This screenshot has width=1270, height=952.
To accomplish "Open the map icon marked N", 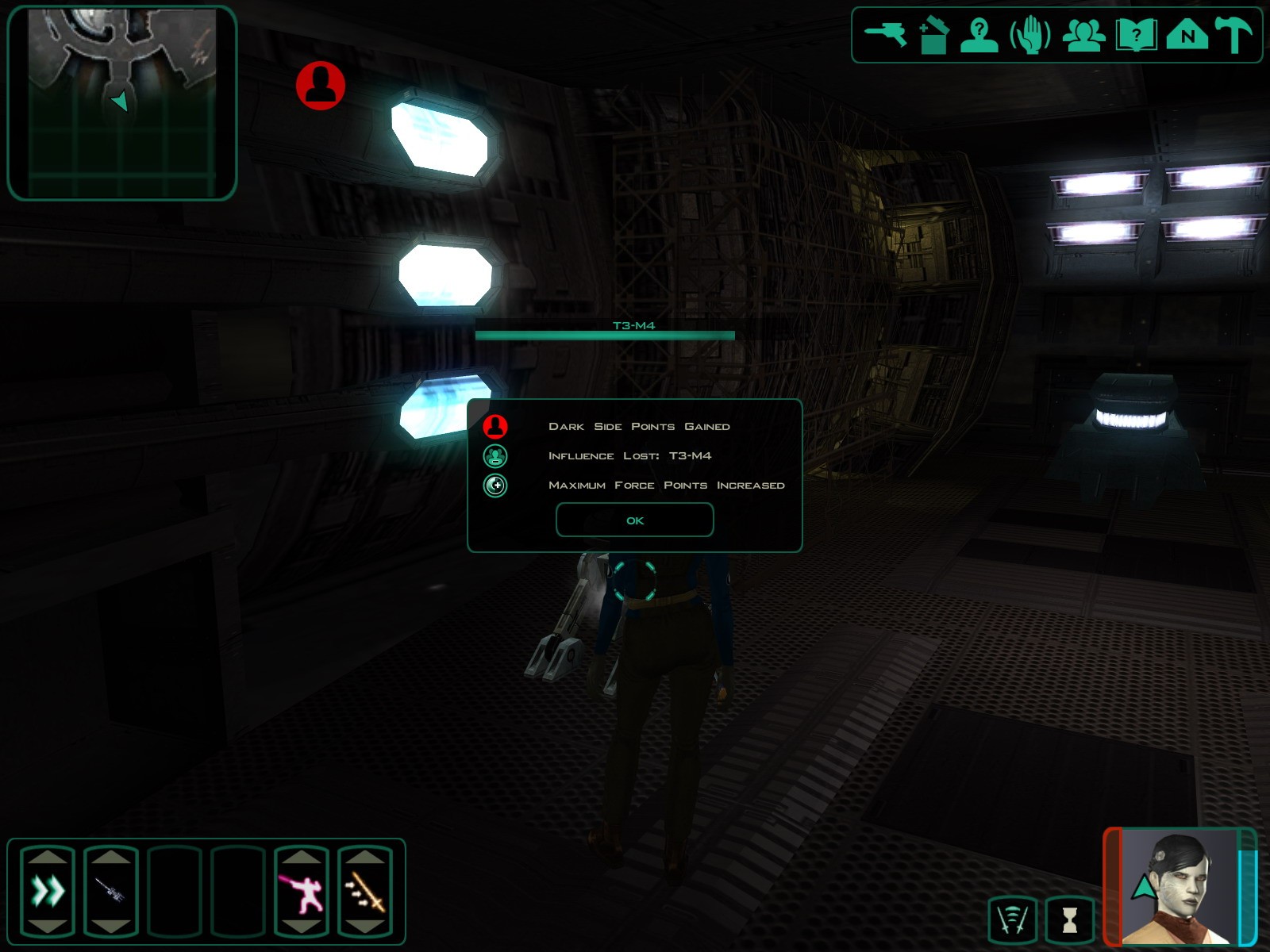I will coord(1187,36).
